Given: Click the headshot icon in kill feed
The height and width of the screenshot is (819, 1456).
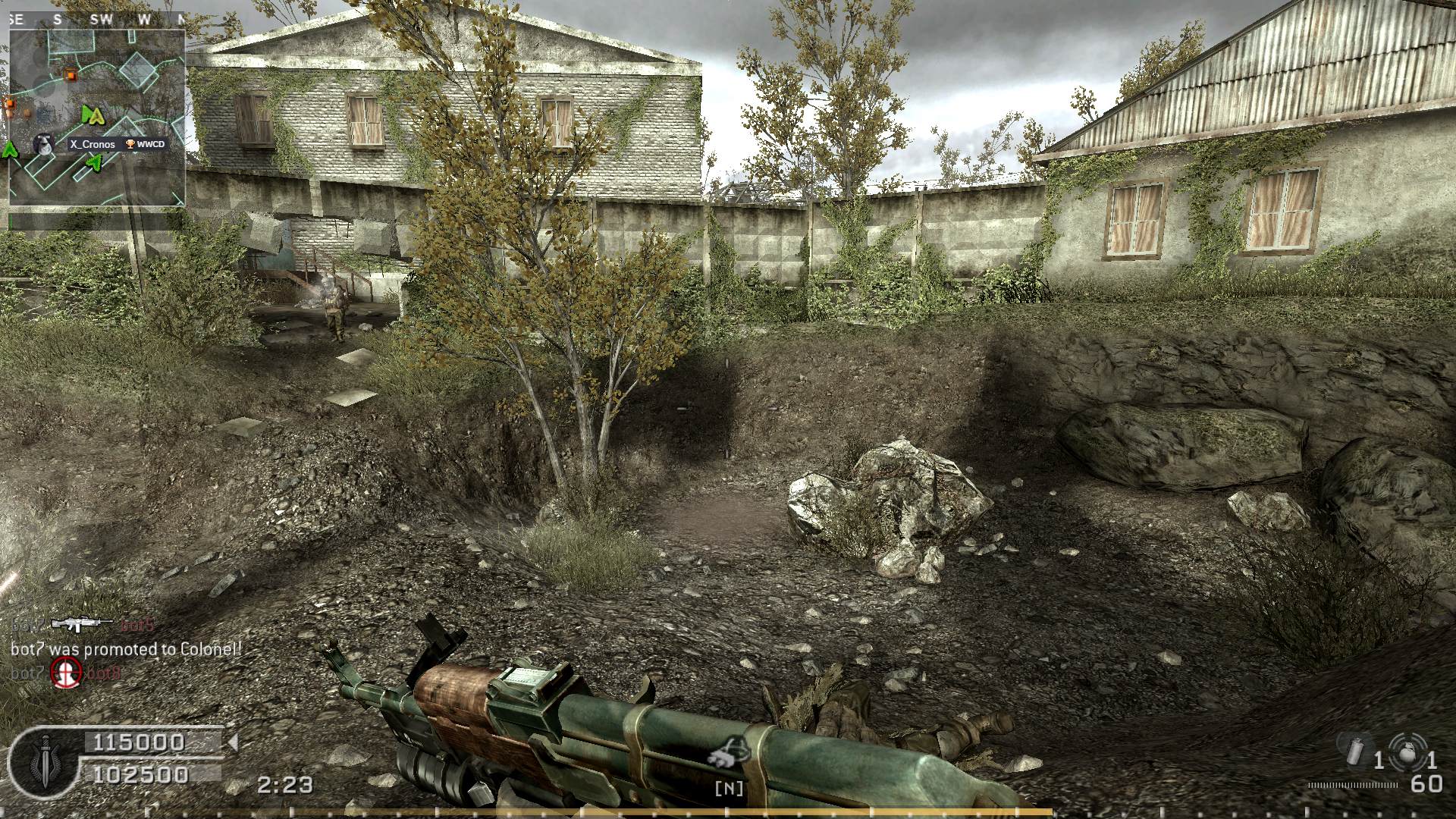Looking at the screenshot, I should [x=66, y=672].
